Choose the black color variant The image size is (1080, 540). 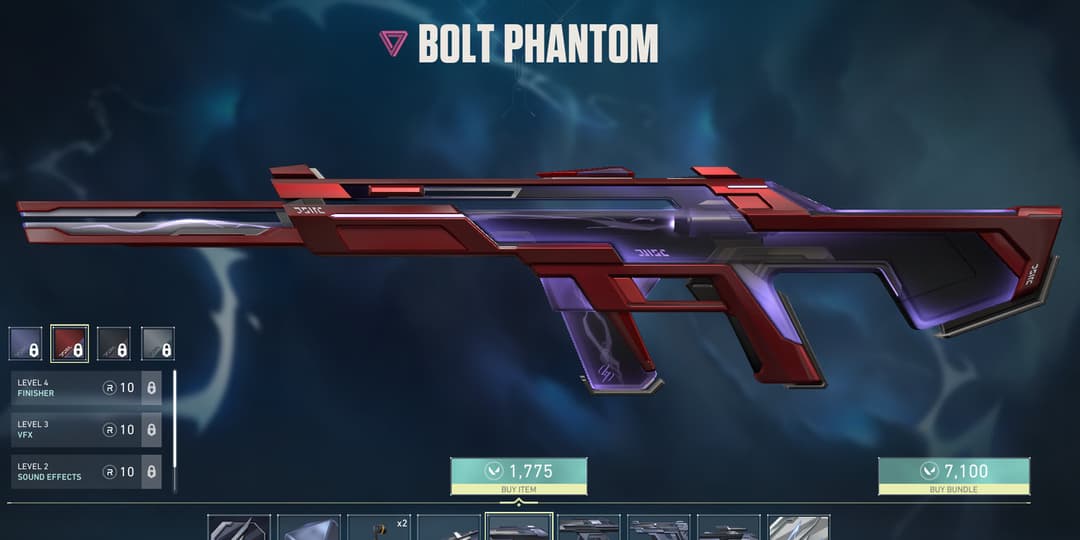[x=113, y=344]
